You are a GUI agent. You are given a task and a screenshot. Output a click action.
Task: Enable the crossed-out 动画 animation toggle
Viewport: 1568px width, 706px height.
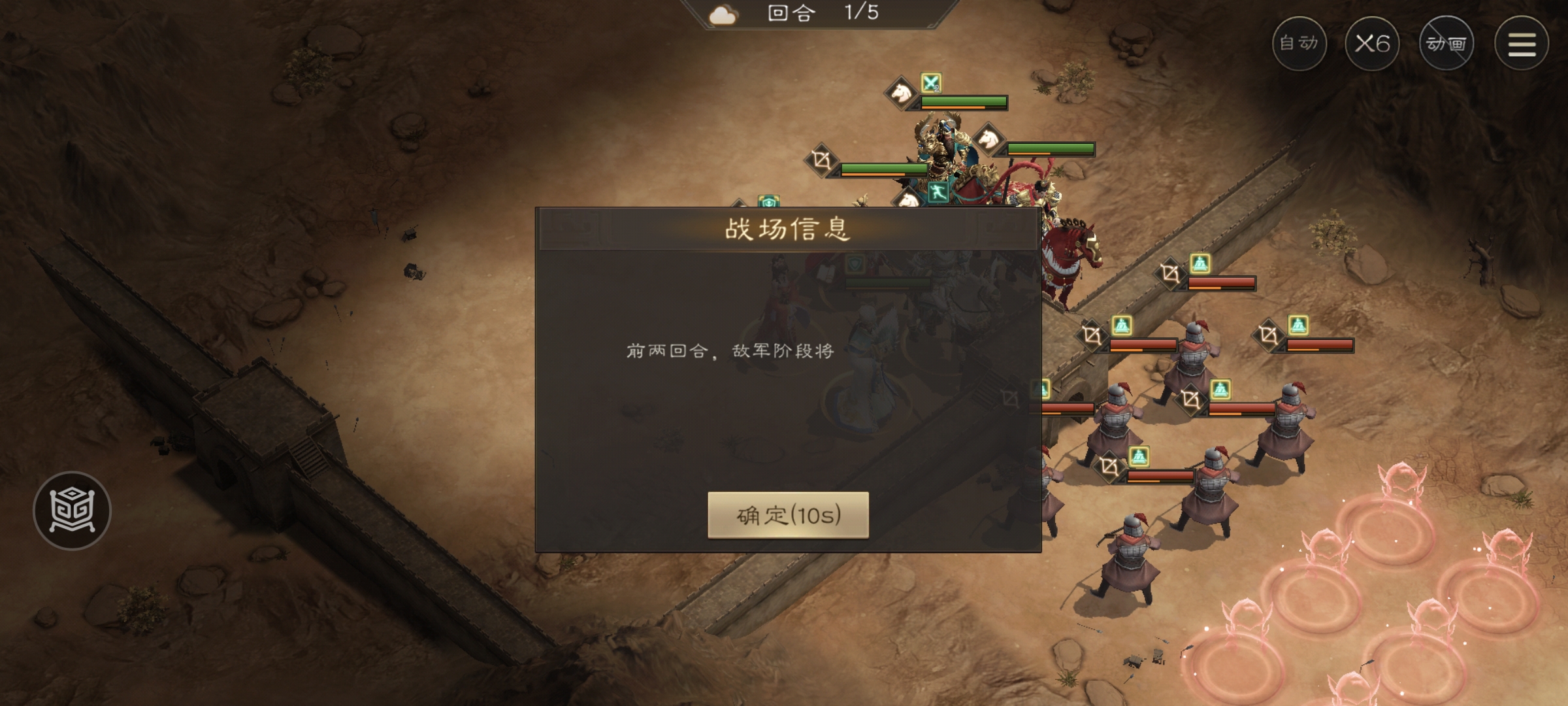1446,43
